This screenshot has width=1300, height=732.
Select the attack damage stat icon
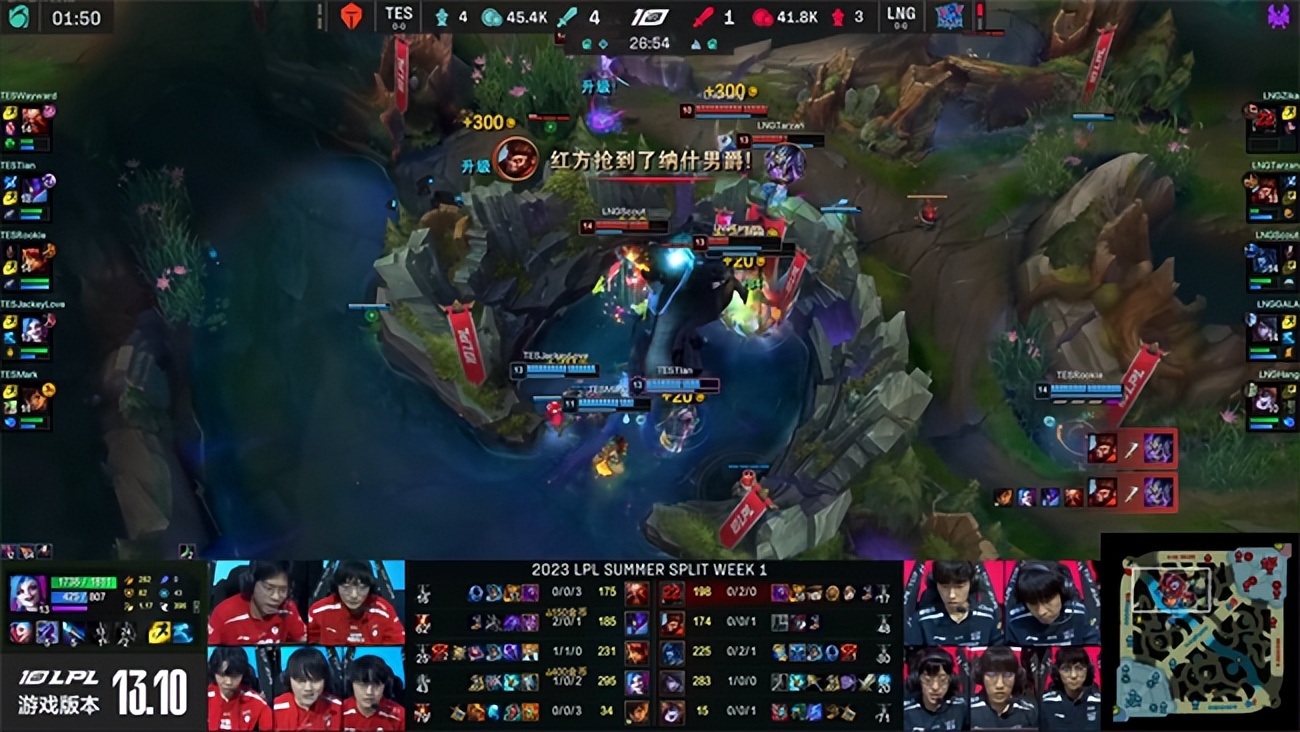pos(128,581)
